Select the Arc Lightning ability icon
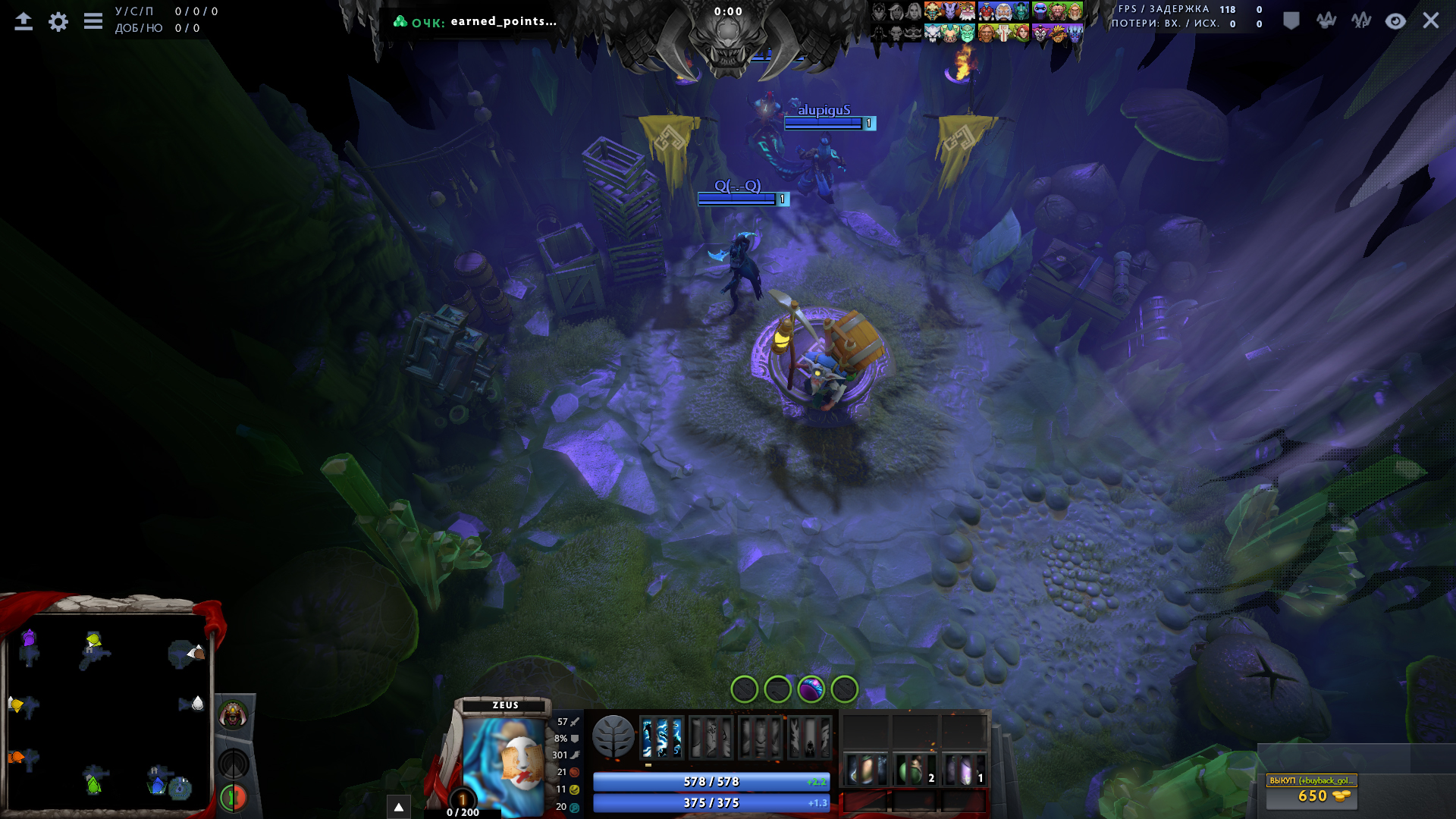Screen dimensions: 1456x819 [x=661, y=736]
